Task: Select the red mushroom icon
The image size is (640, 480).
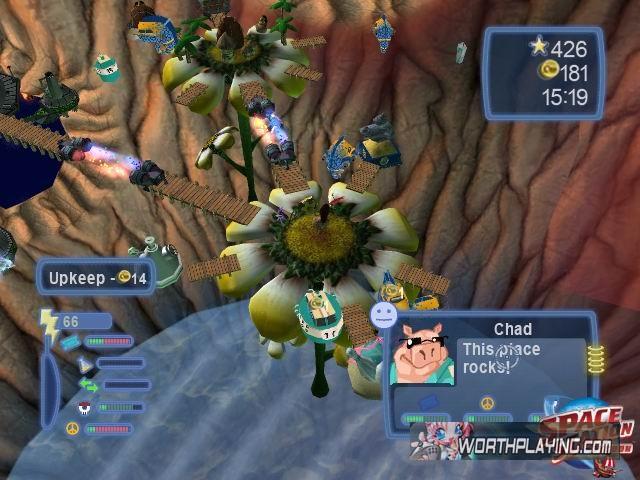Action: click(x=86, y=407)
